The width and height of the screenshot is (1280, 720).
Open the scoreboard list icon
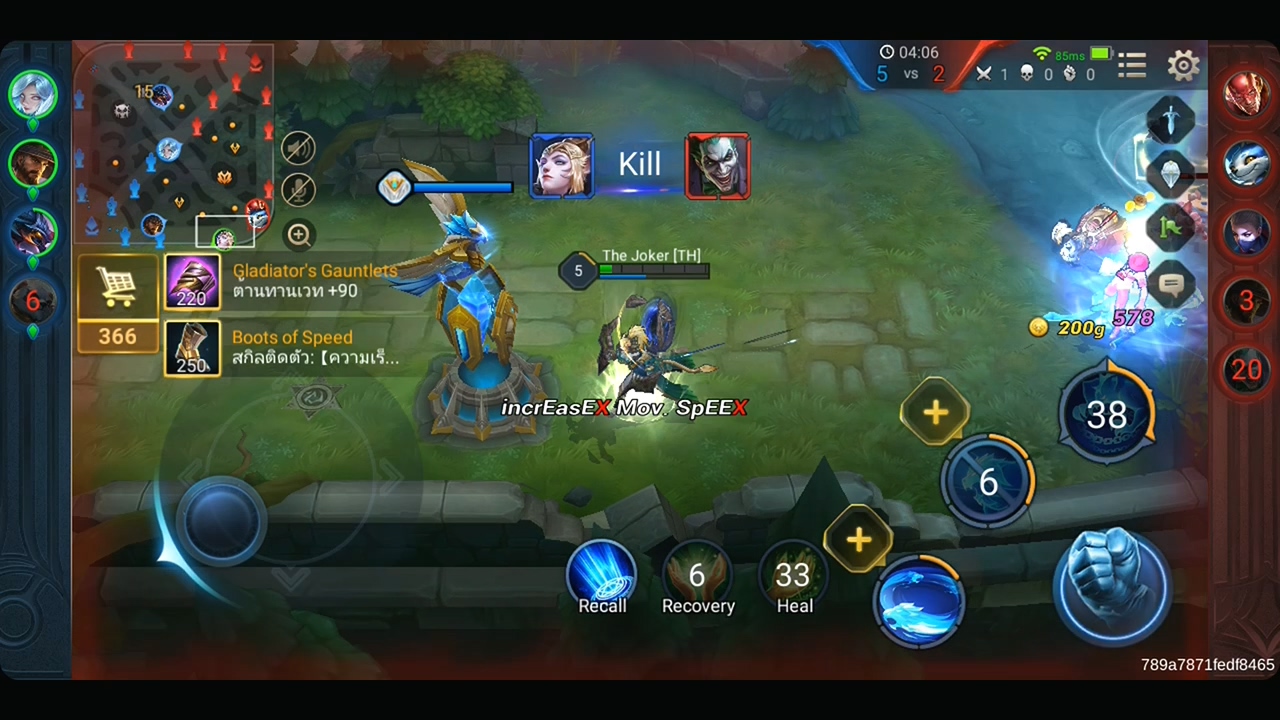point(1132,66)
